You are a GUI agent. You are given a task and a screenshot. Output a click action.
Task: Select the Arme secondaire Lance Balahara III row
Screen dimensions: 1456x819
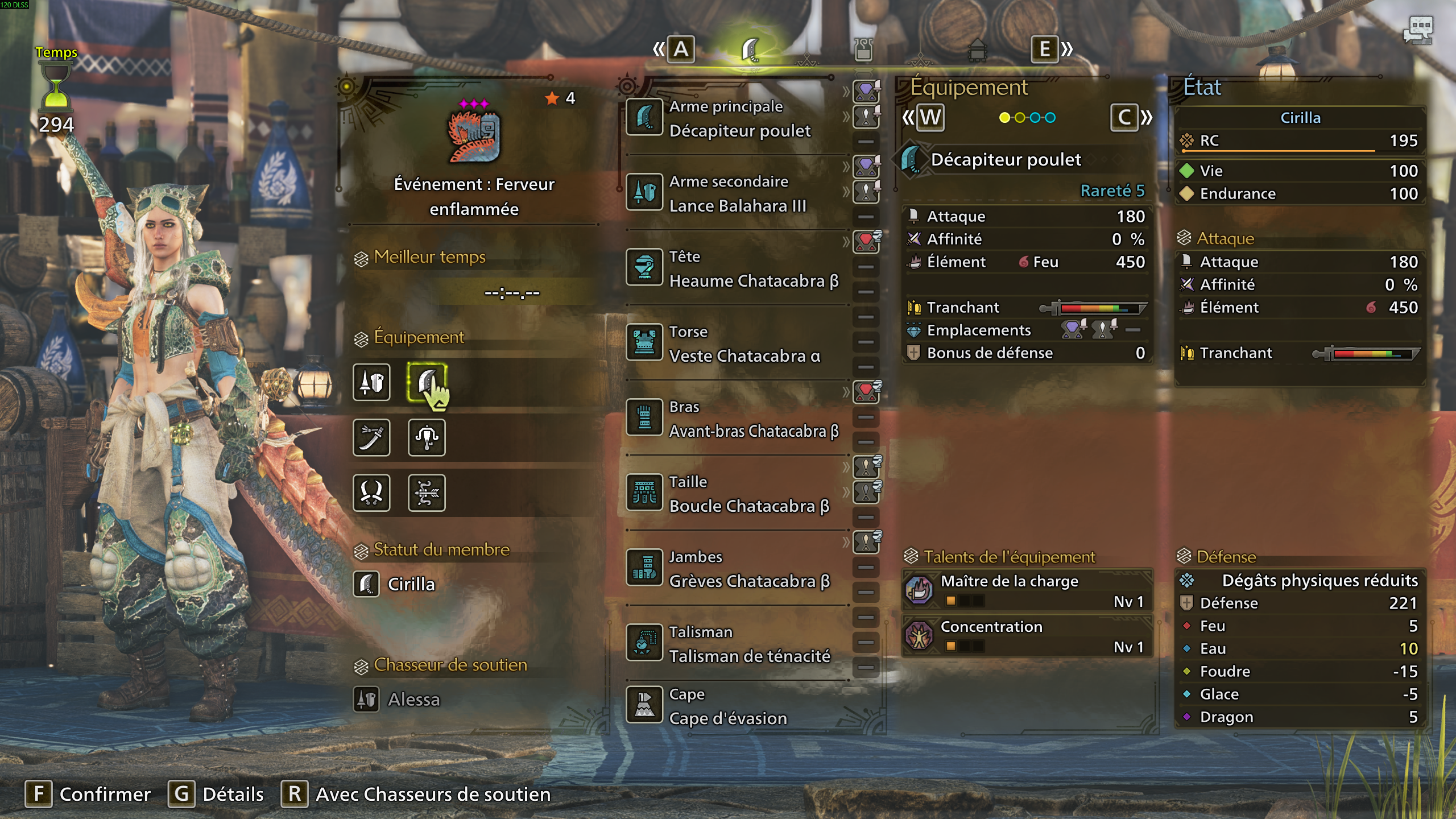(737, 193)
